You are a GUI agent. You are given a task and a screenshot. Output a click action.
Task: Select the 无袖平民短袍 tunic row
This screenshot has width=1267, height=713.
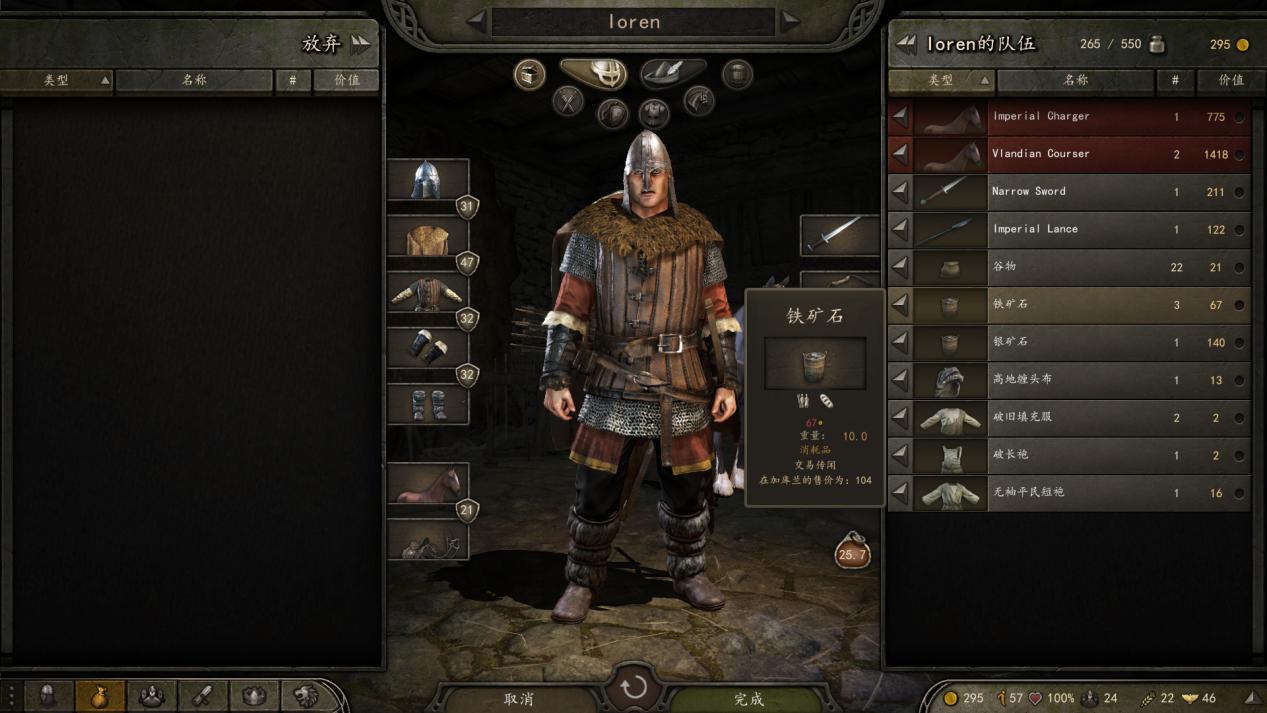coord(1068,493)
